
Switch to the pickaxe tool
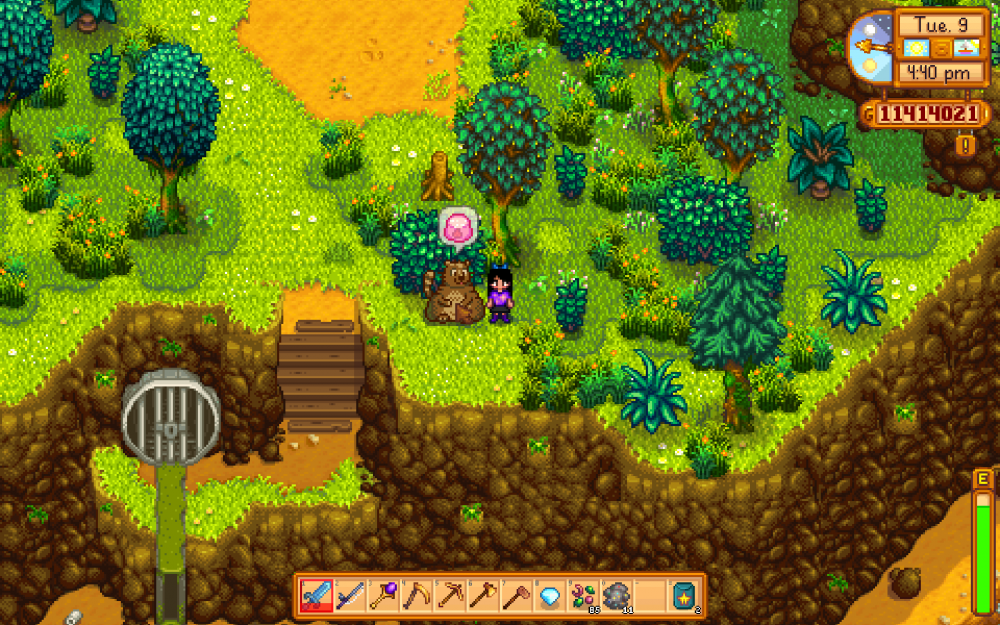tap(450, 596)
